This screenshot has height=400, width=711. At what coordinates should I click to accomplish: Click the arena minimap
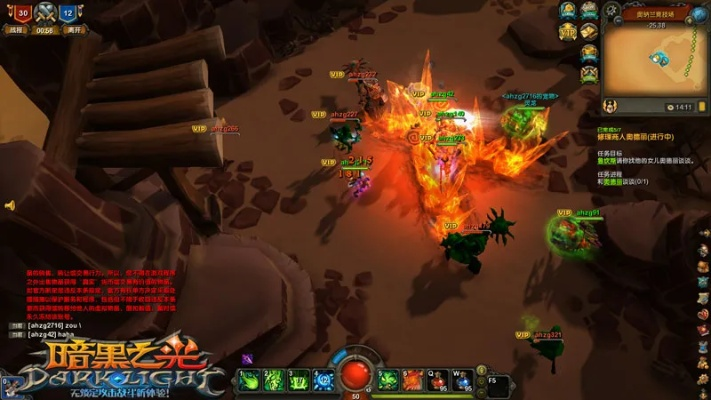coord(657,58)
